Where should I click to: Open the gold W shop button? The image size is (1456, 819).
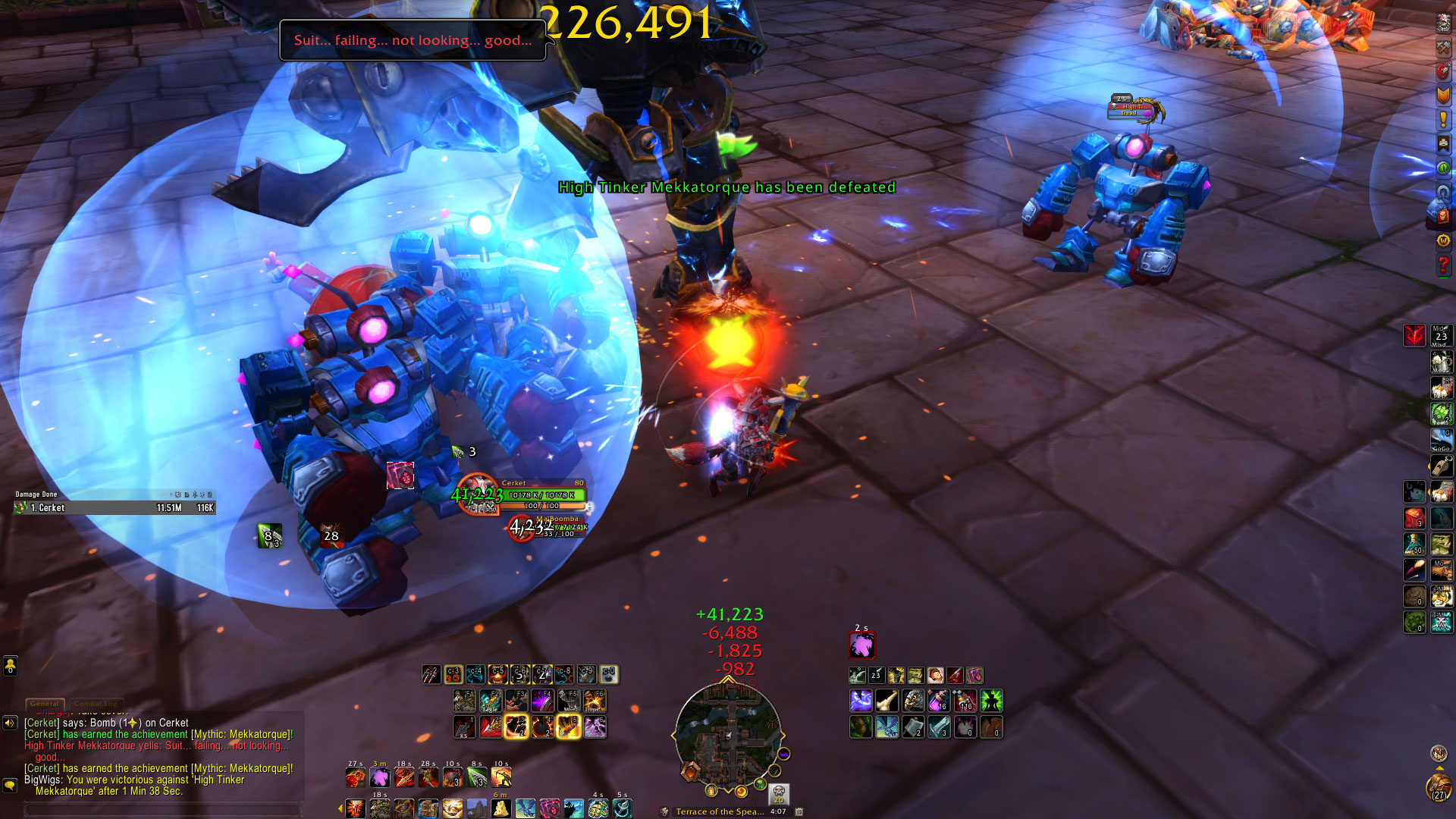pos(1443,240)
